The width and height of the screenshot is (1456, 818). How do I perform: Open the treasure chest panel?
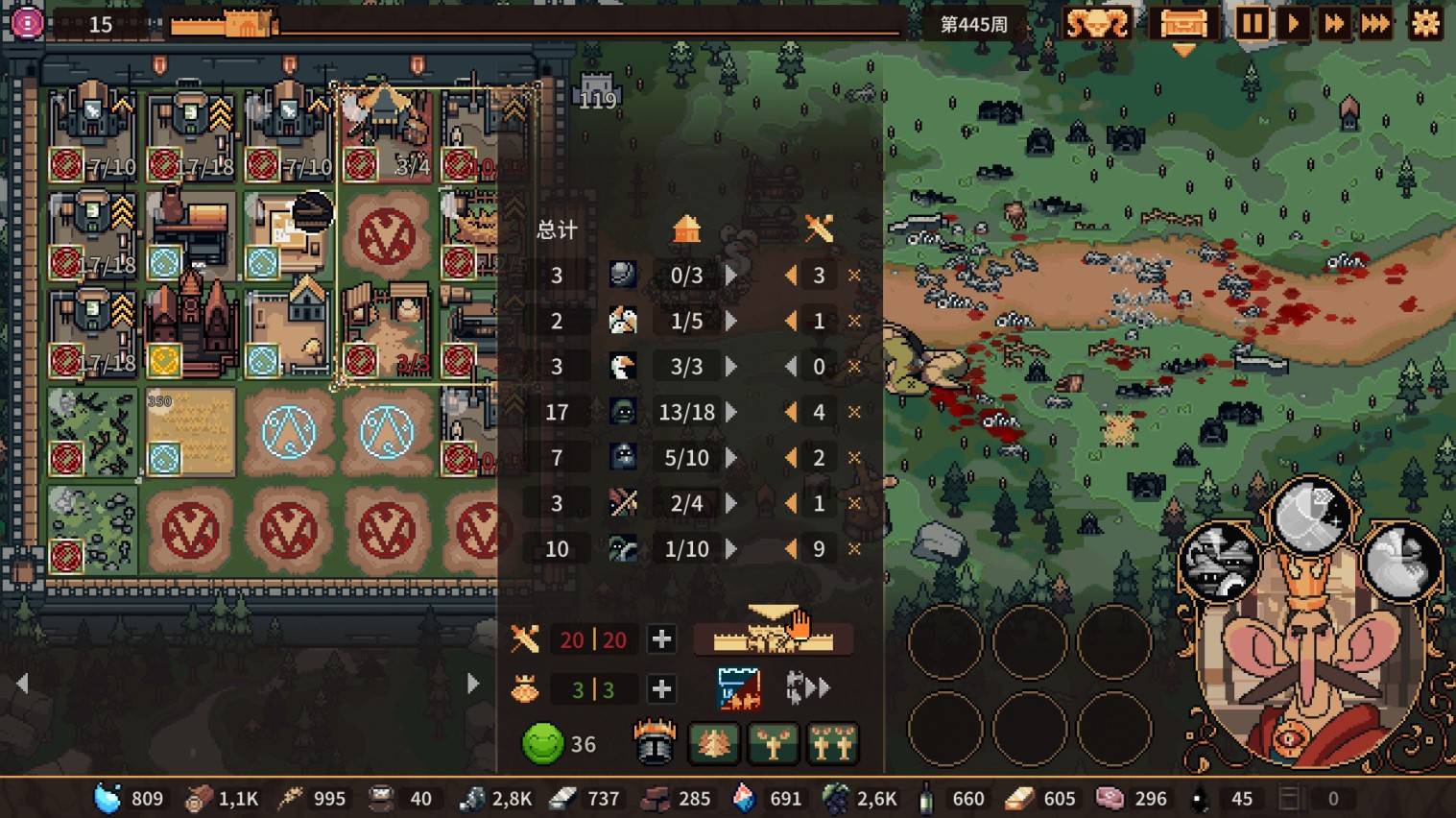(x=1183, y=24)
